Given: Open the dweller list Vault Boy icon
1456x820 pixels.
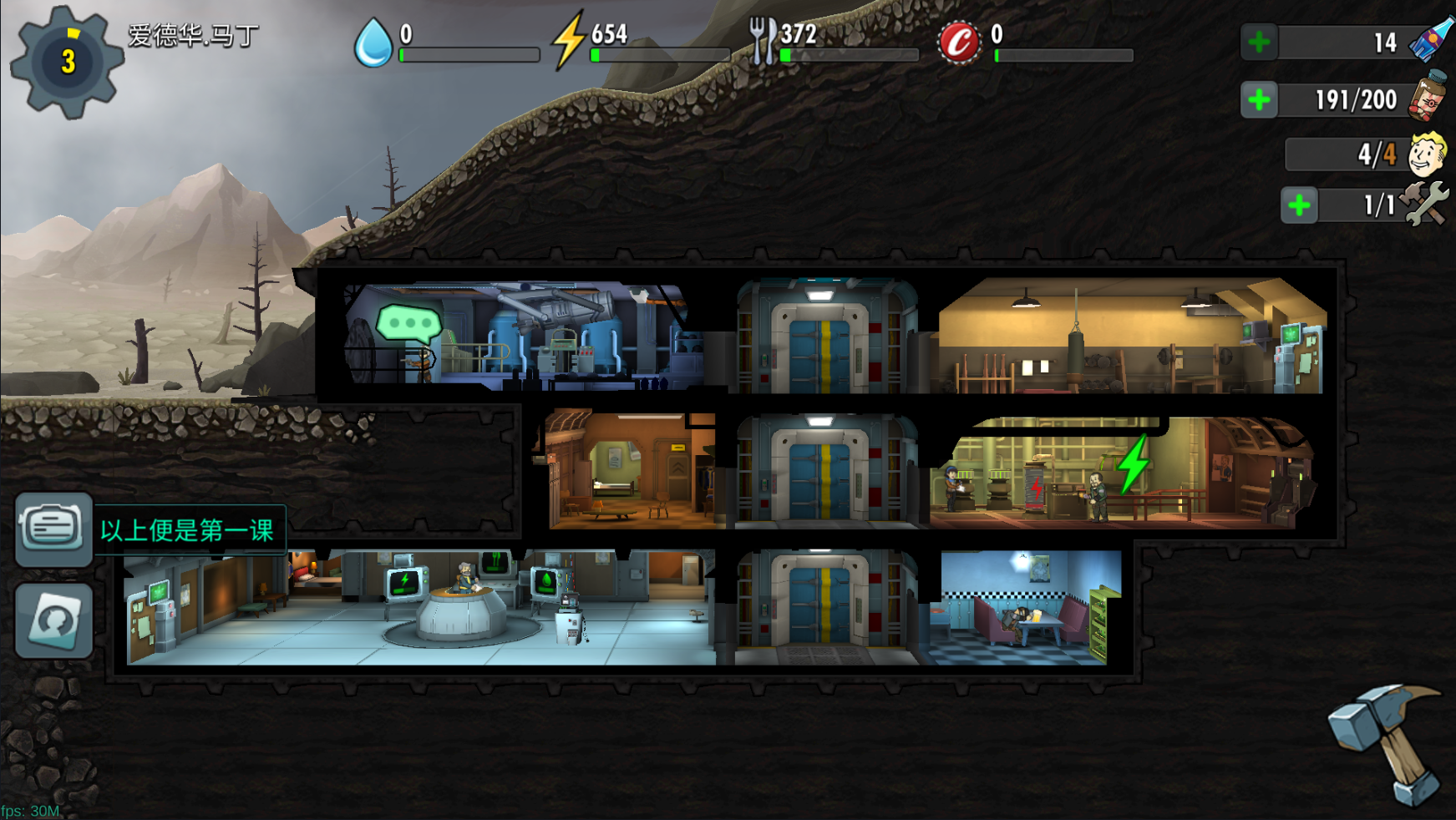Looking at the screenshot, I should pos(1426,154).
